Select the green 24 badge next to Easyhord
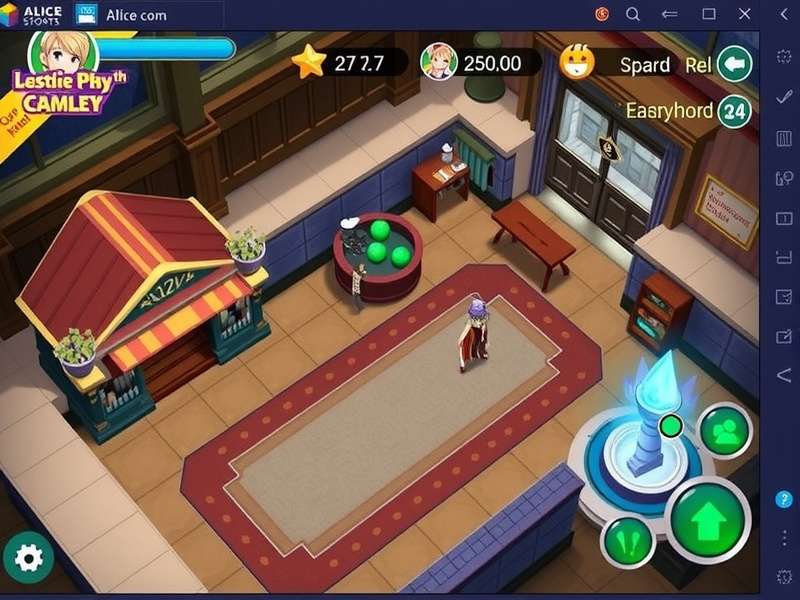Image resolution: width=800 pixels, height=600 pixels. click(x=735, y=110)
